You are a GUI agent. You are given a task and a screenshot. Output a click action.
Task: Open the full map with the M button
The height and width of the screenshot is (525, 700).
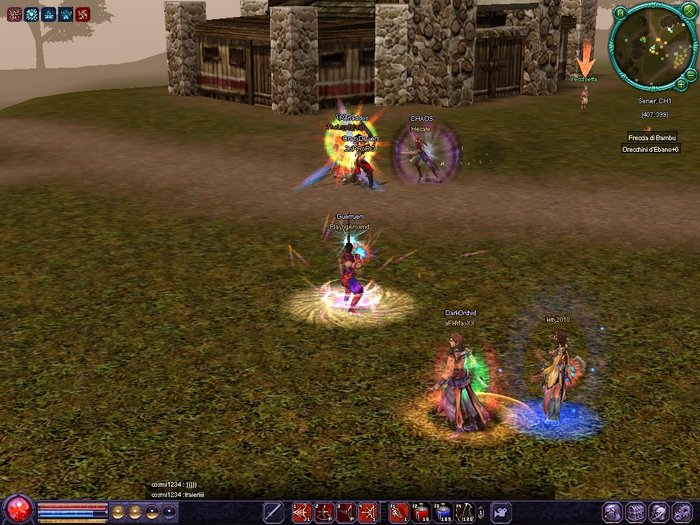[x=620, y=13]
